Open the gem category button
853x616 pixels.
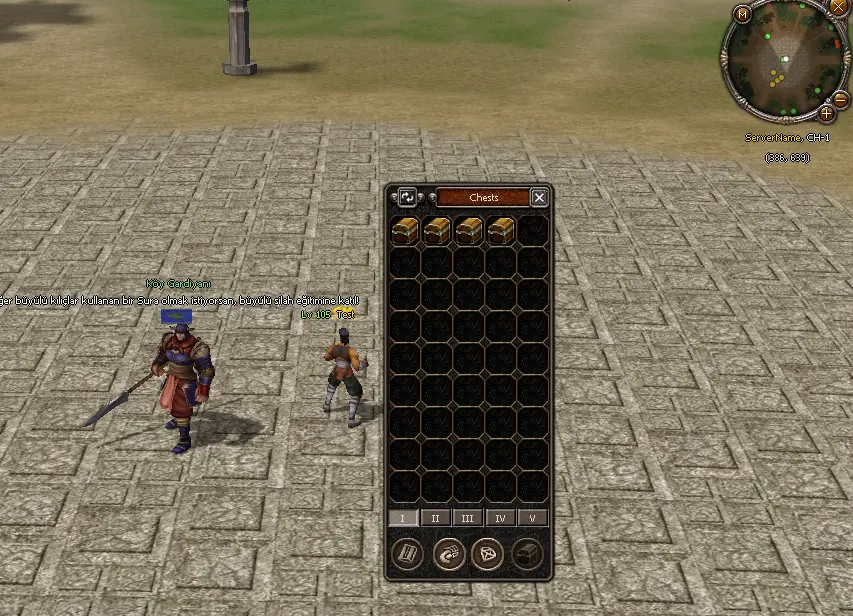(x=489, y=553)
